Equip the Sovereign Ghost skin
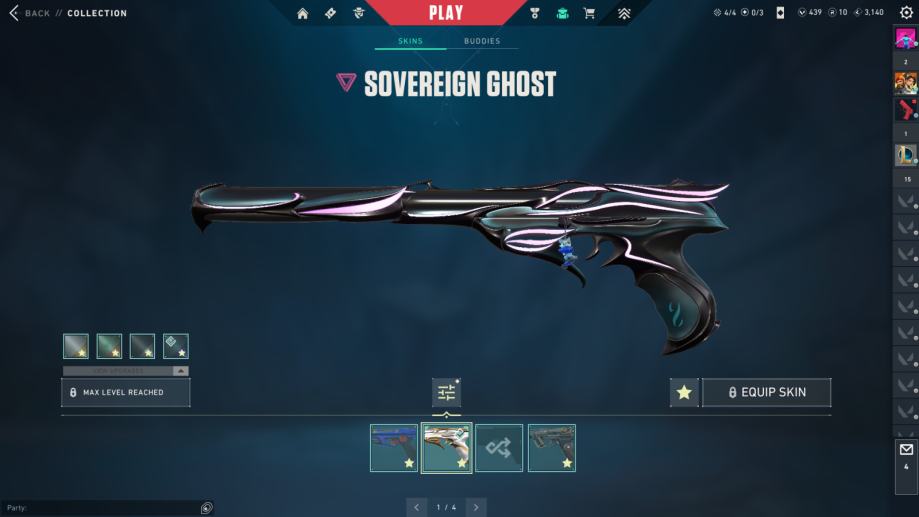The width and height of the screenshot is (919, 517). [x=766, y=392]
